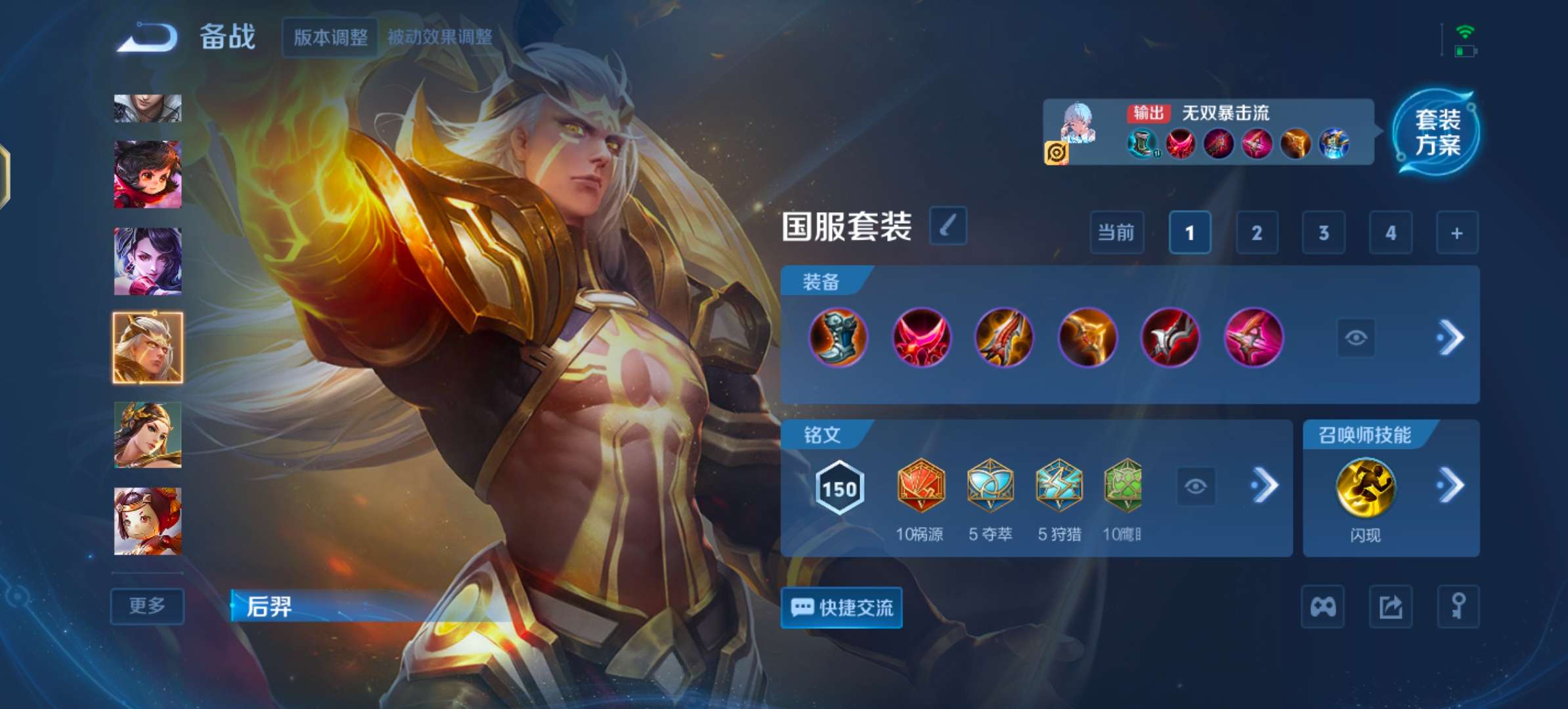Switch to the 当前 loadout view

point(1116,233)
